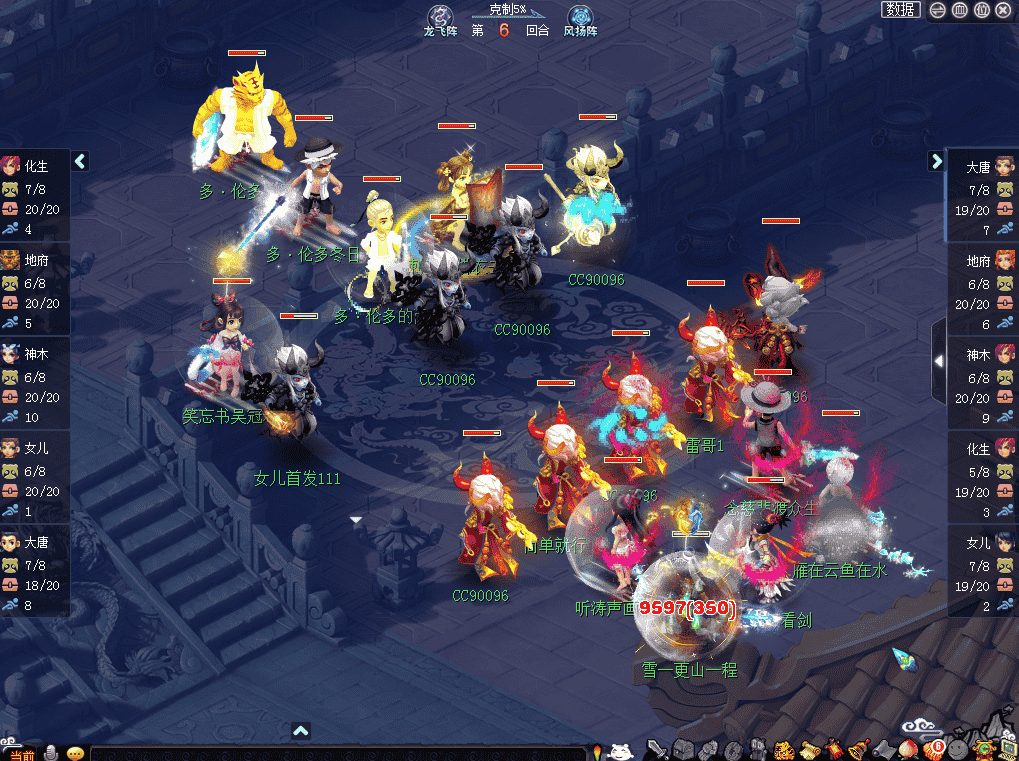Expand the chat box with up arrow

[x=301, y=731]
